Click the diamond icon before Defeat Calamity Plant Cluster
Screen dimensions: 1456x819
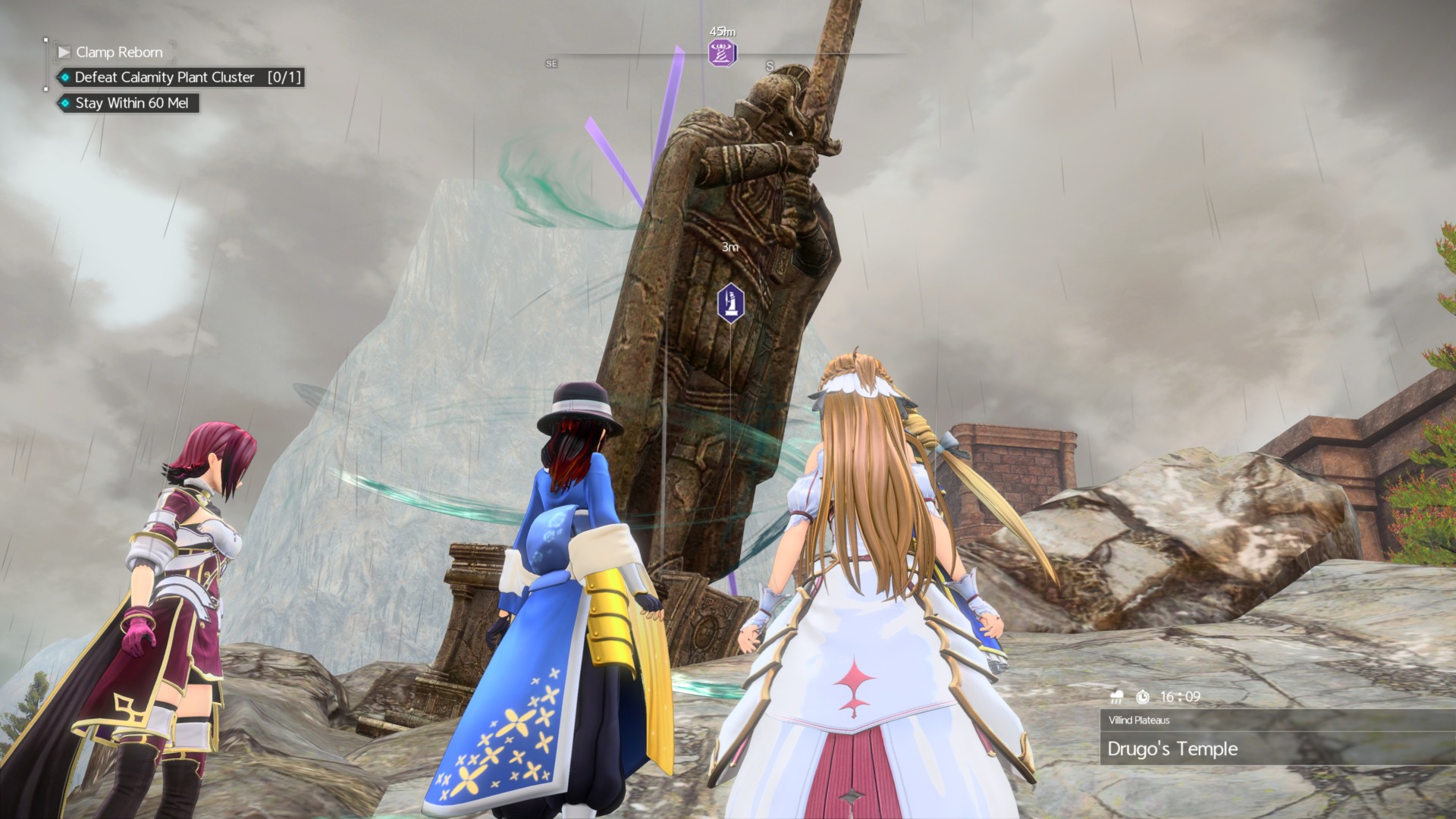pyautogui.click(x=64, y=77)
